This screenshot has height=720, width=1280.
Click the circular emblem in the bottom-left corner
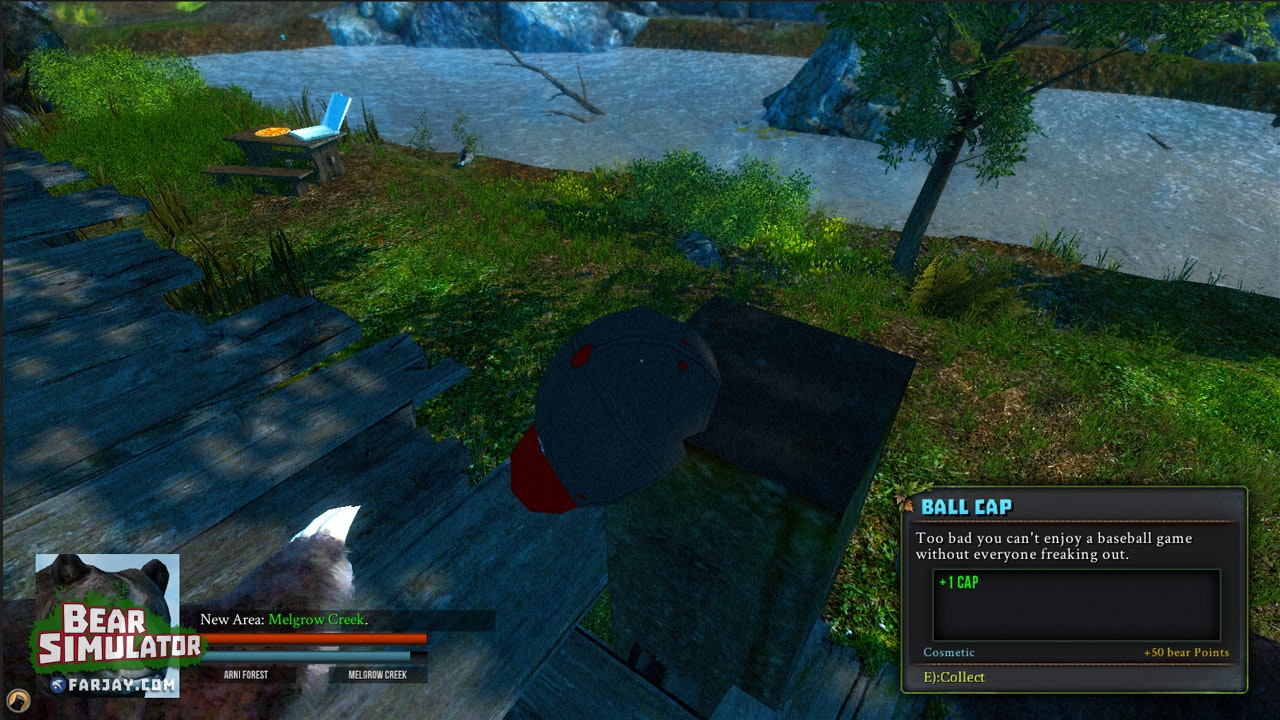[x=18, y=701]
